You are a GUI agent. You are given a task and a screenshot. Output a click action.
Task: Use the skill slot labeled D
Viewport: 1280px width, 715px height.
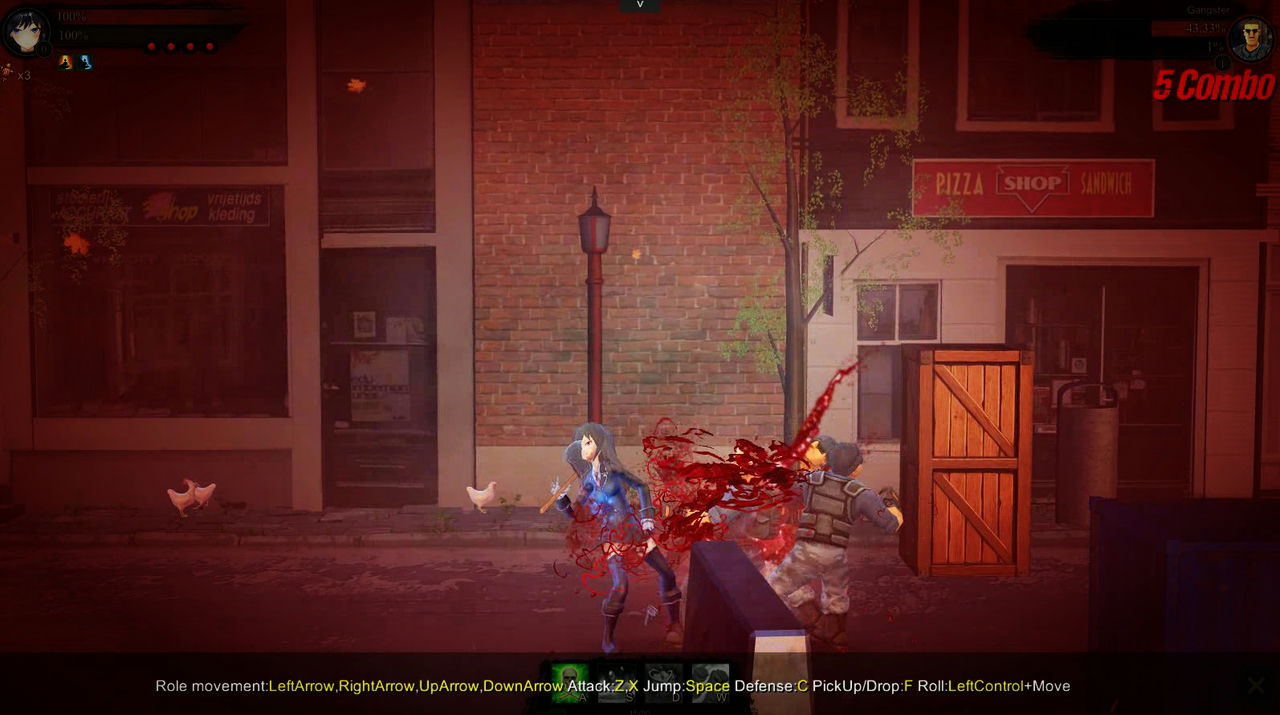tap(663, 683)
